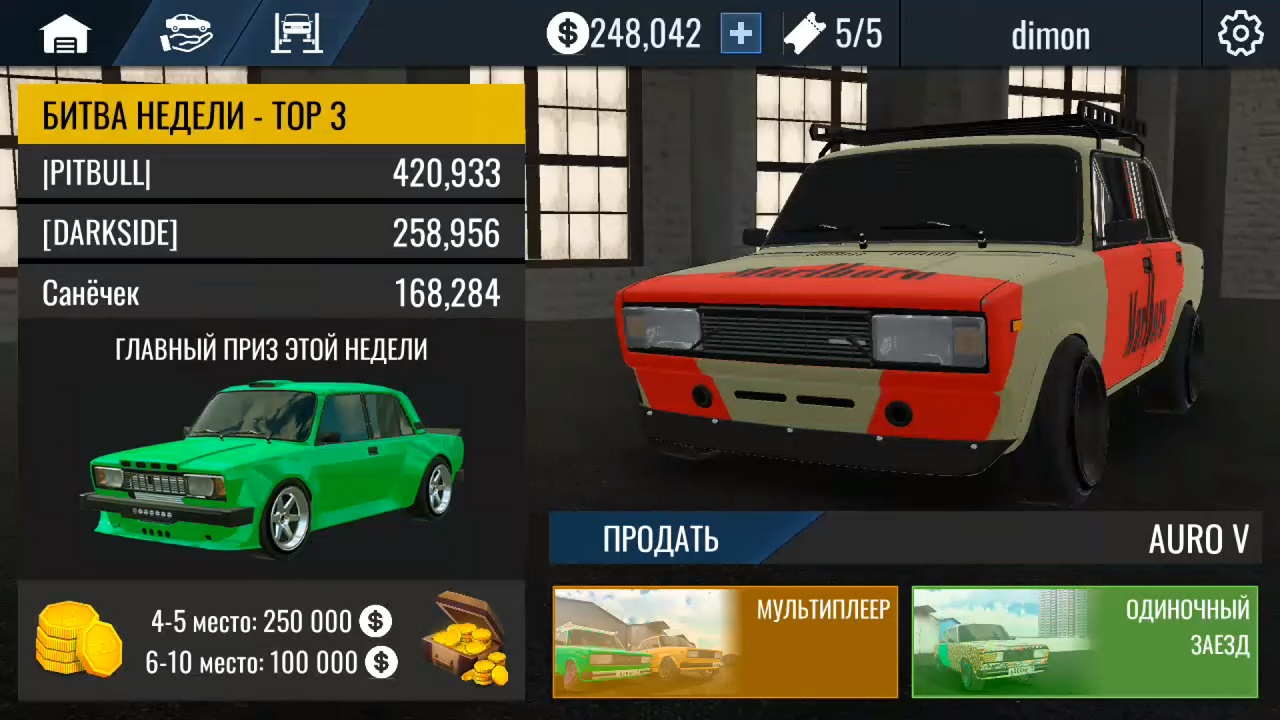Start ОДИНОЧНЫЙ ЗАЕЗД single race
Image resolution: width=1280 pixels, height=720 pixels.
[1084, 641]
